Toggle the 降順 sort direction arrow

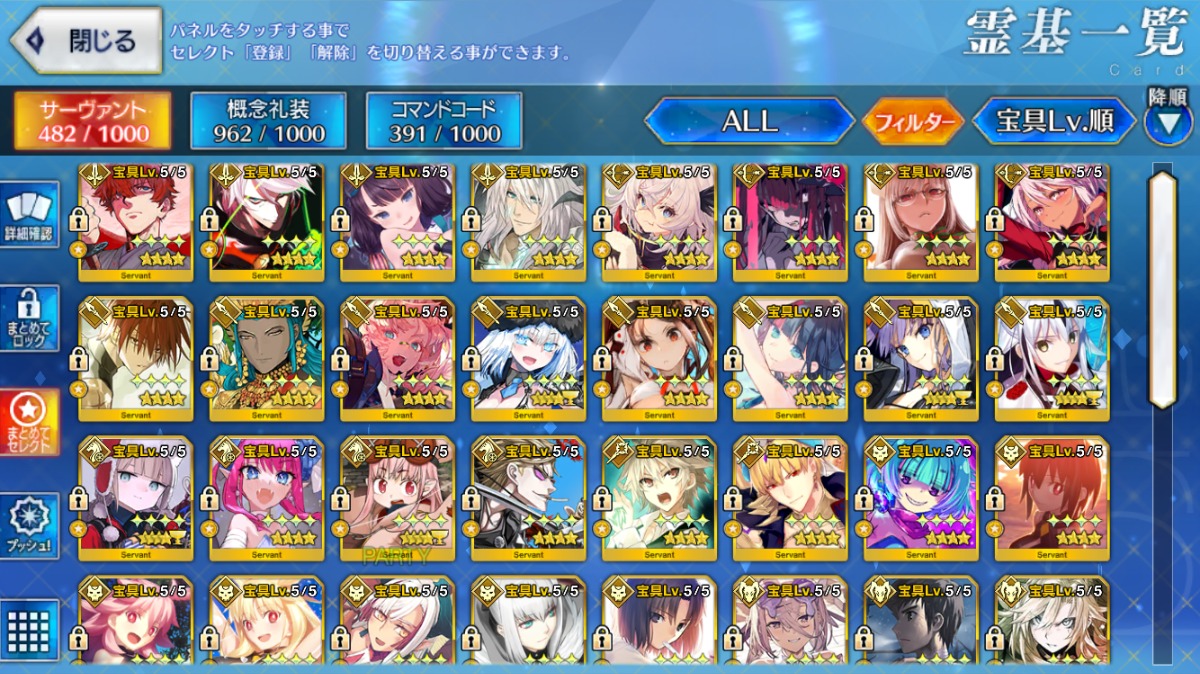[x=1167, y=121]
